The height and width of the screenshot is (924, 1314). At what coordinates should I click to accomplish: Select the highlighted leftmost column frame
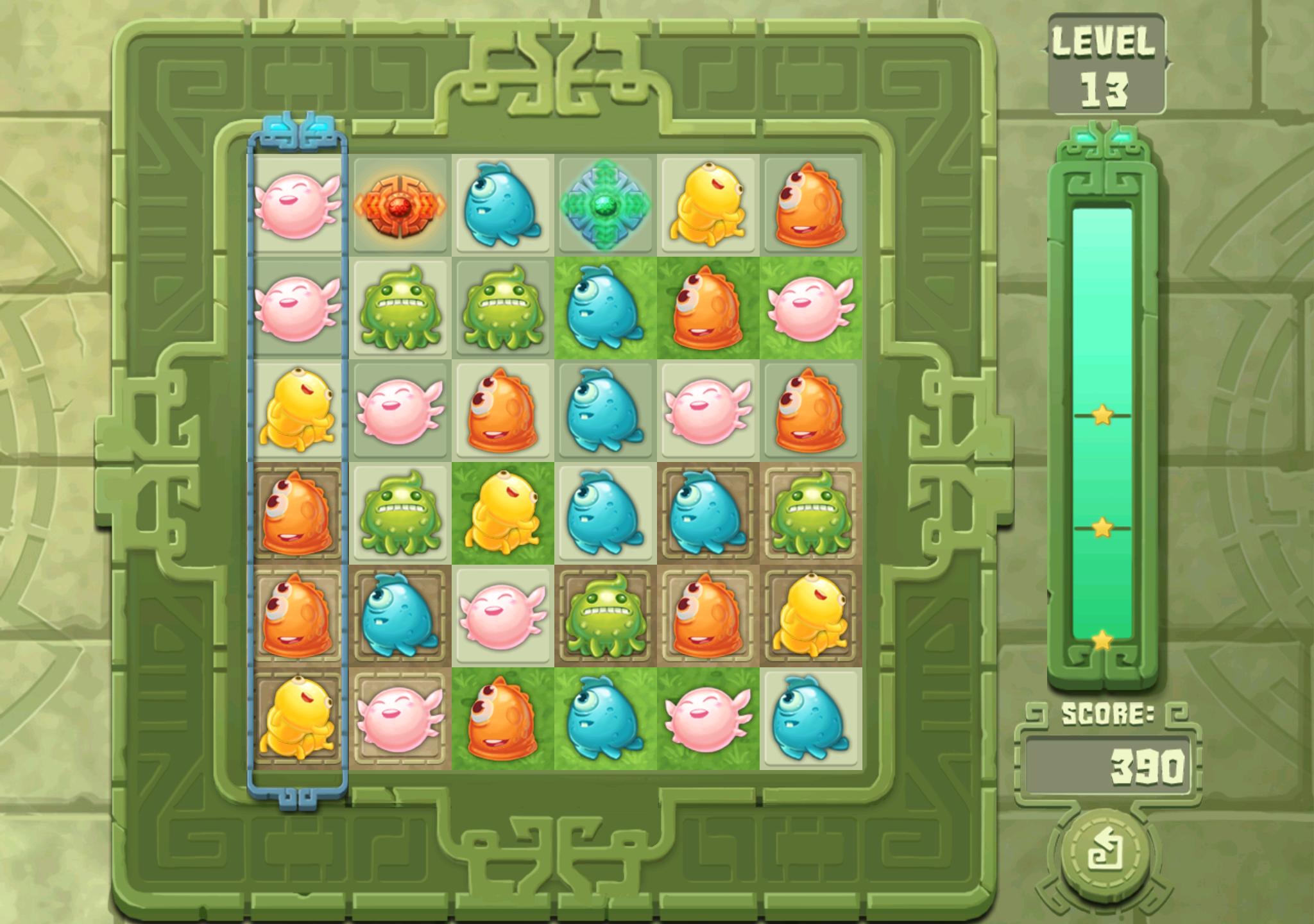298,462
